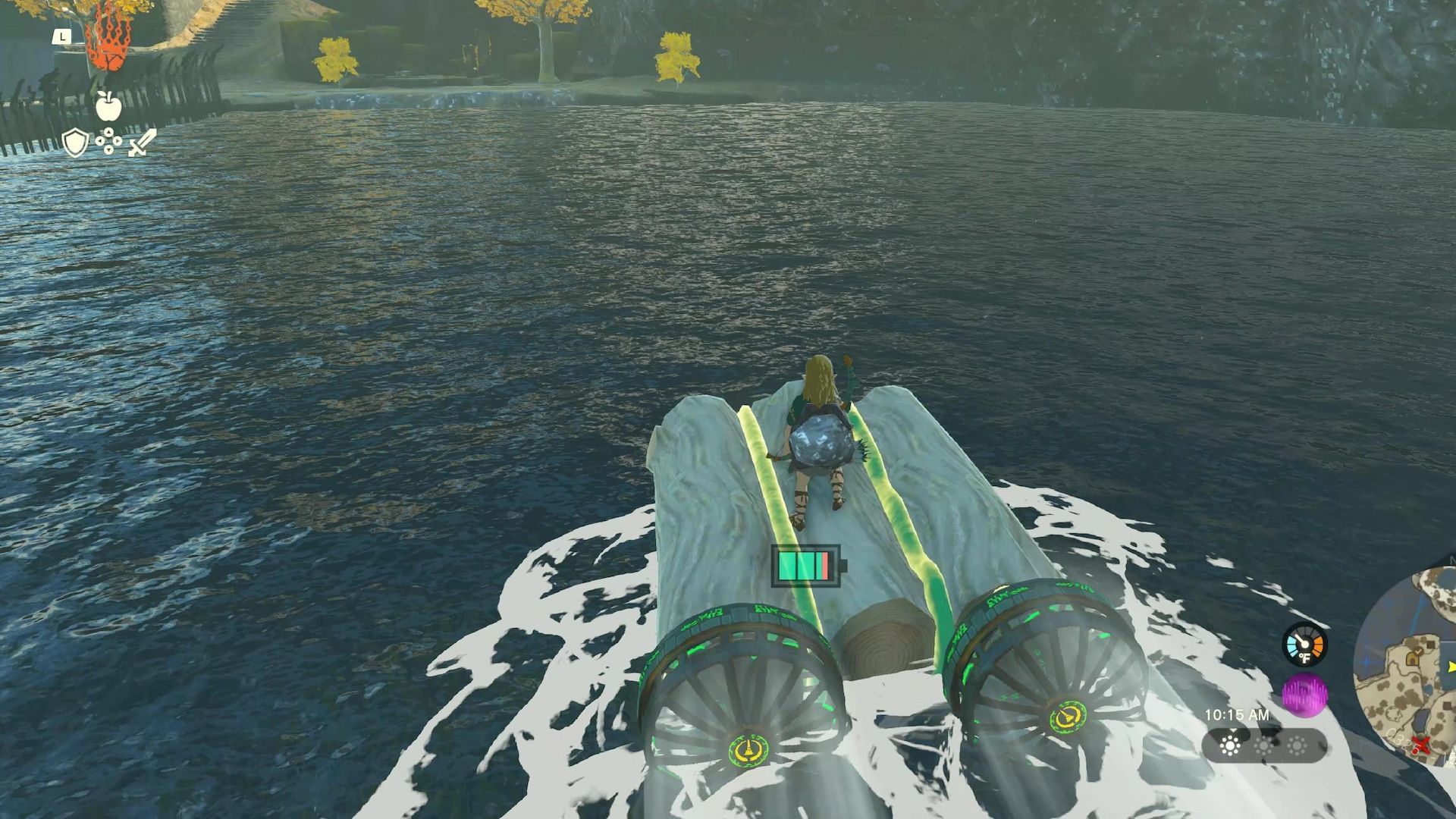
Task: Click the shrine symbol on the minimap
Action: (1412, 659)
